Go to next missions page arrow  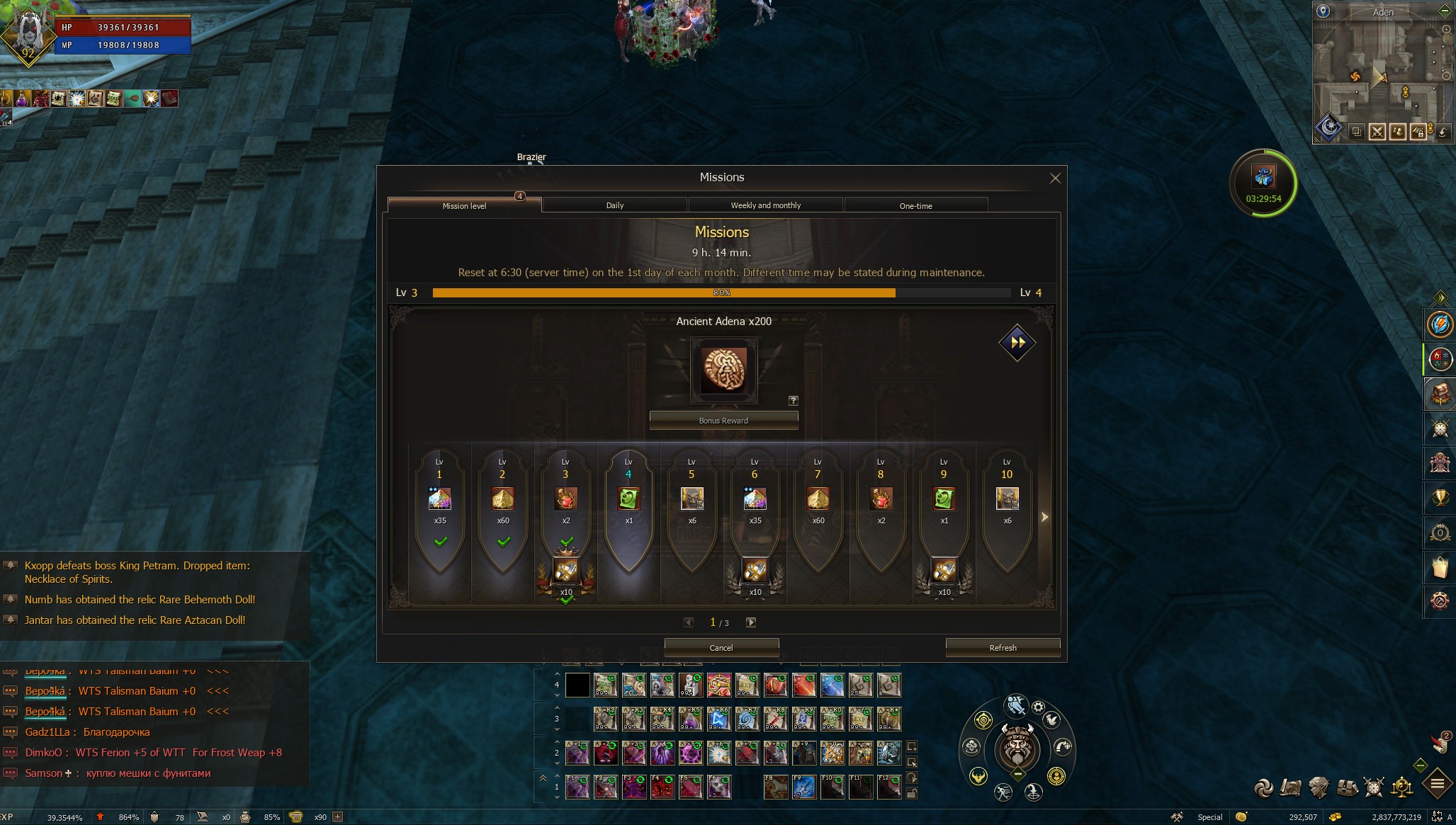(x=751, y=622)
